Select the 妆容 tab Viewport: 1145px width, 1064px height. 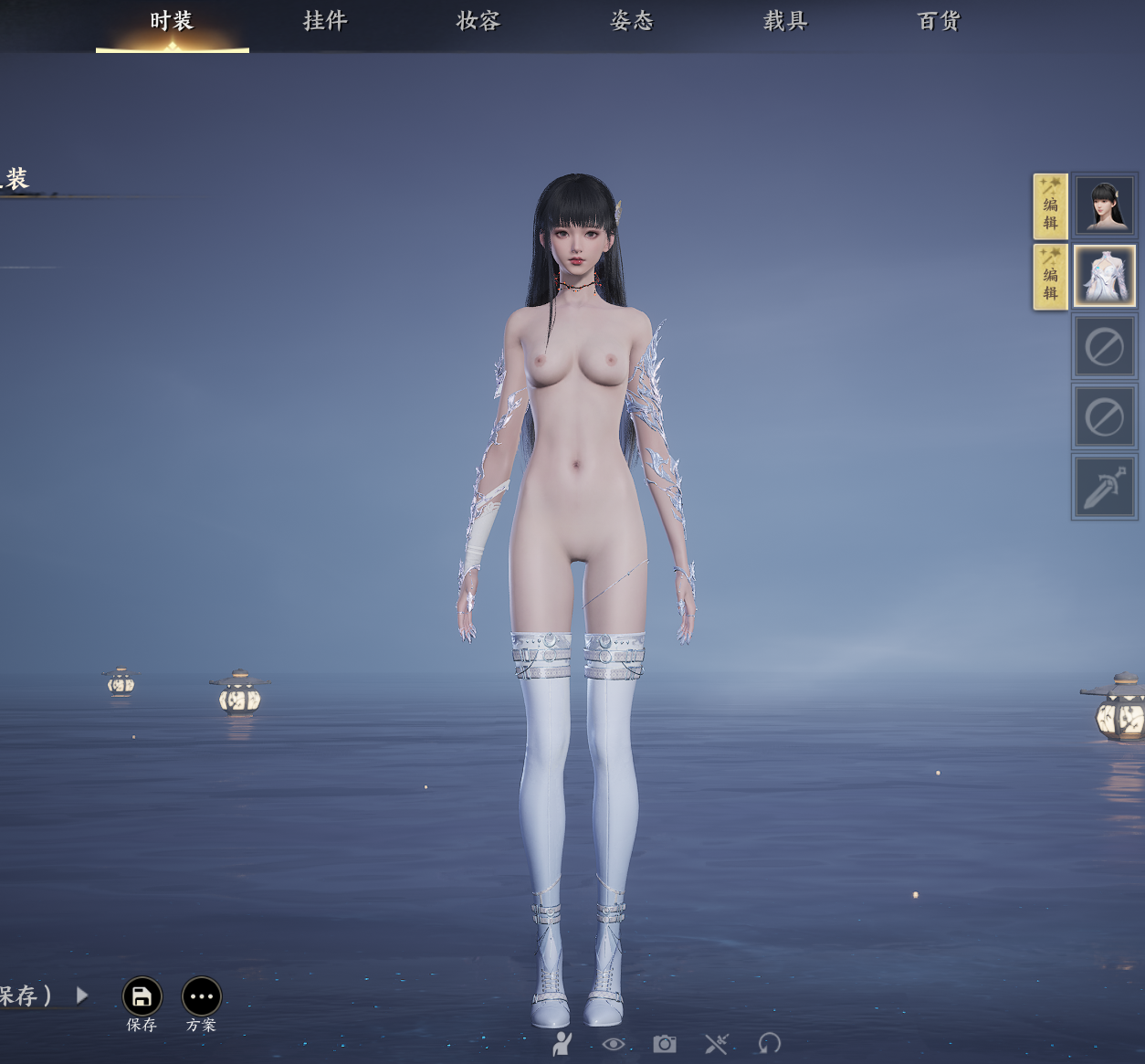click(x=478, y=21)
